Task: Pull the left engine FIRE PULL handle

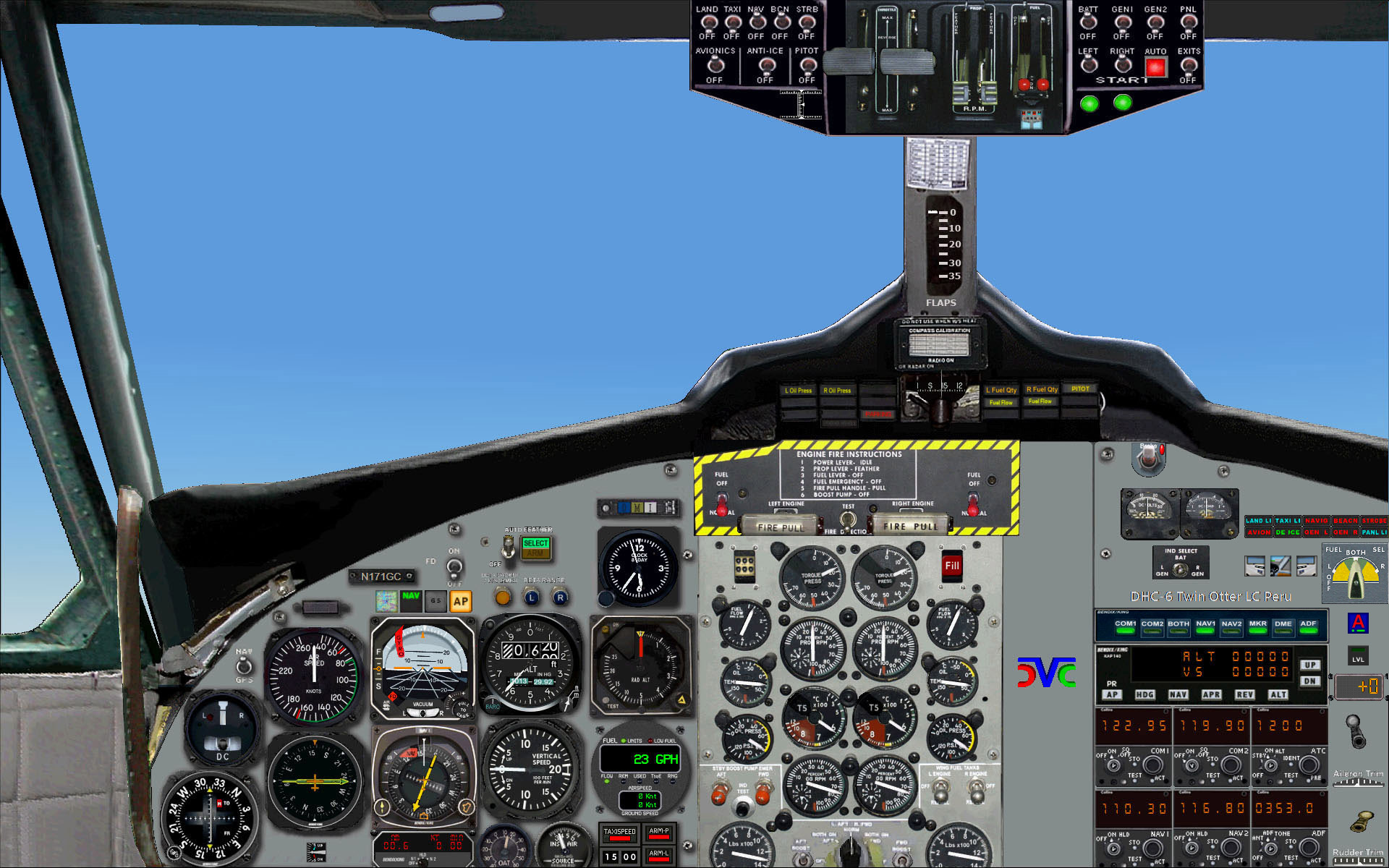Action: tap(780, 527)
